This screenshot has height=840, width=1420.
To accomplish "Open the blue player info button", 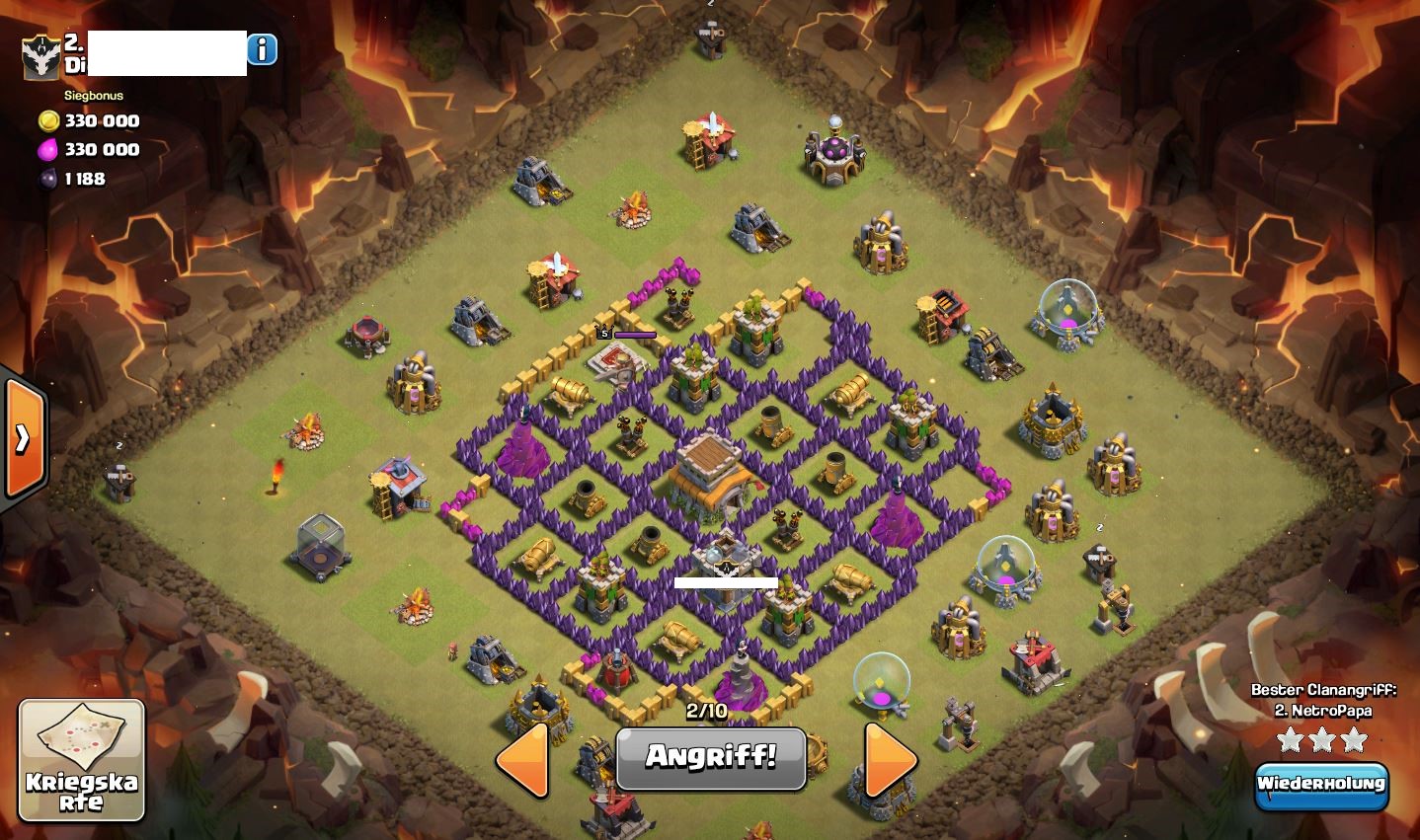I will click(x=262, y=49).
